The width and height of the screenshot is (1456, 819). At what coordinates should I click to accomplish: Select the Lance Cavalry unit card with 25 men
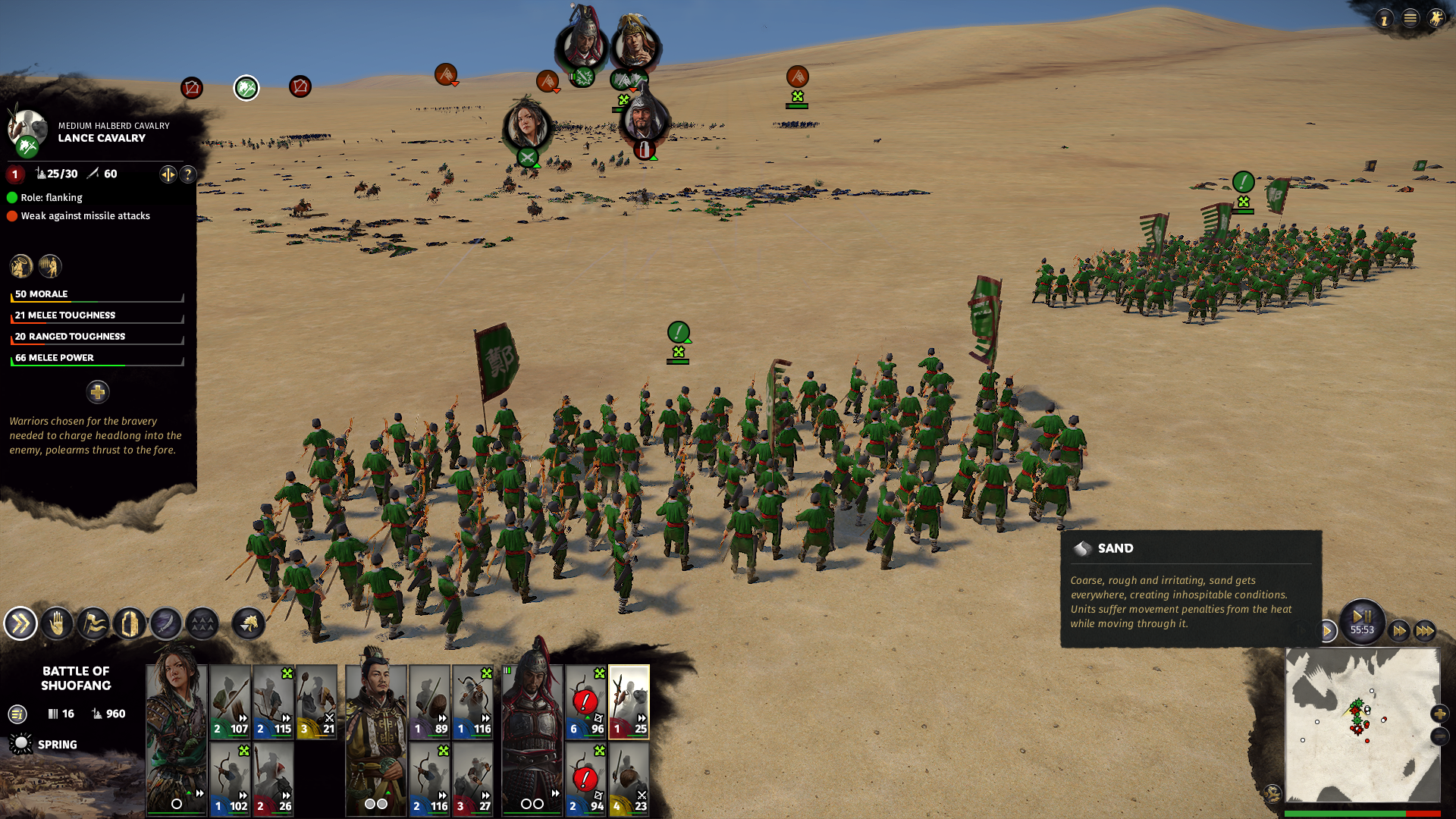(629, 701)
